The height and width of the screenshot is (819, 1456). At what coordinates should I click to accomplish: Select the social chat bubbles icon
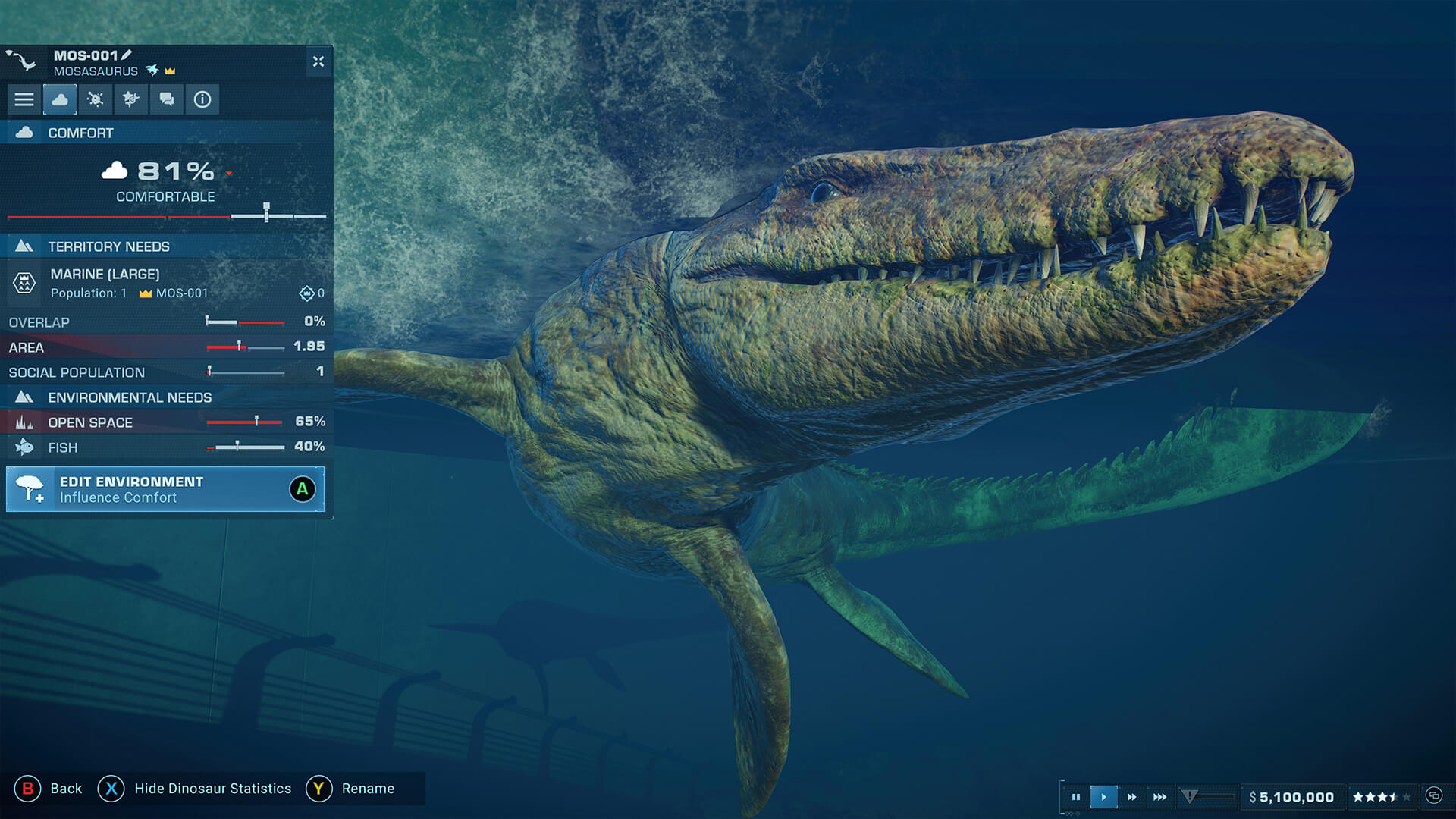coord(166,99)
